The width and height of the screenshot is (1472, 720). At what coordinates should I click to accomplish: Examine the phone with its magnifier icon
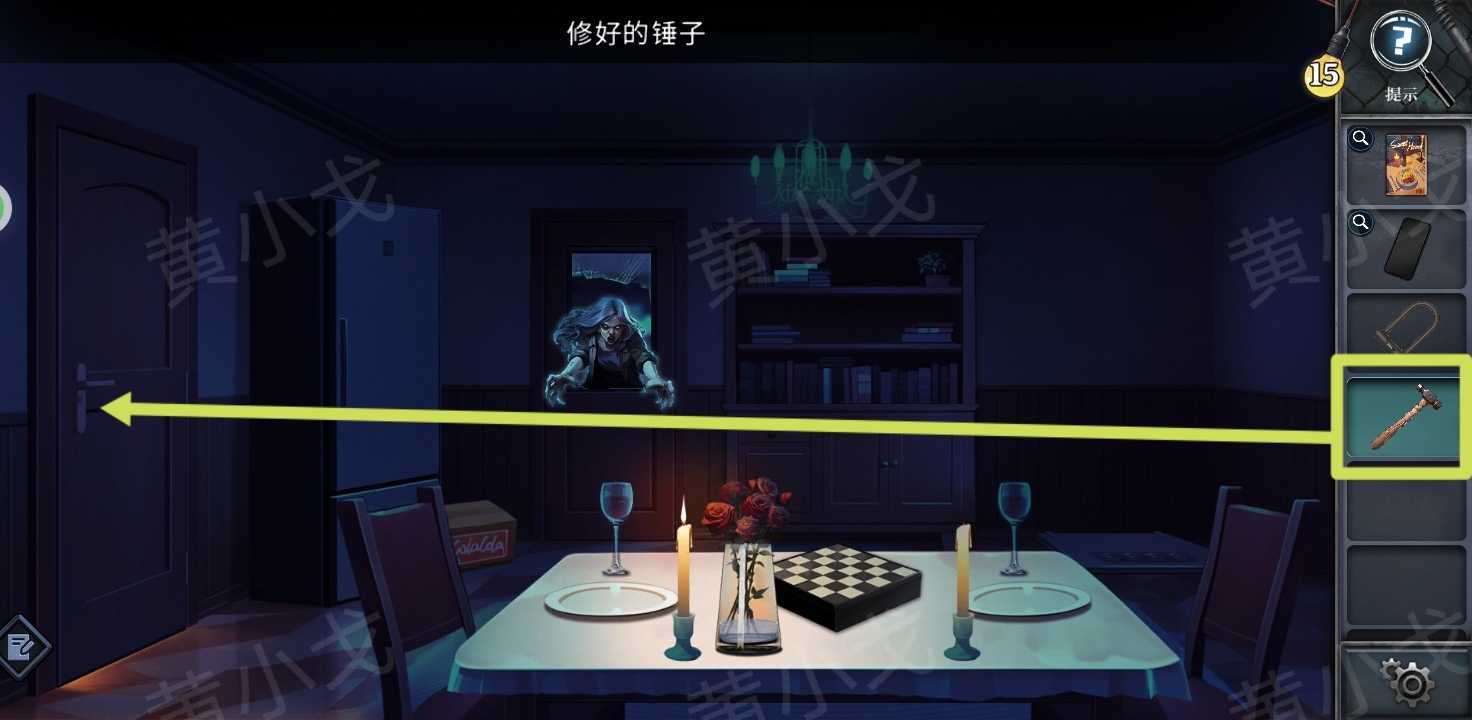[1360, 222]
